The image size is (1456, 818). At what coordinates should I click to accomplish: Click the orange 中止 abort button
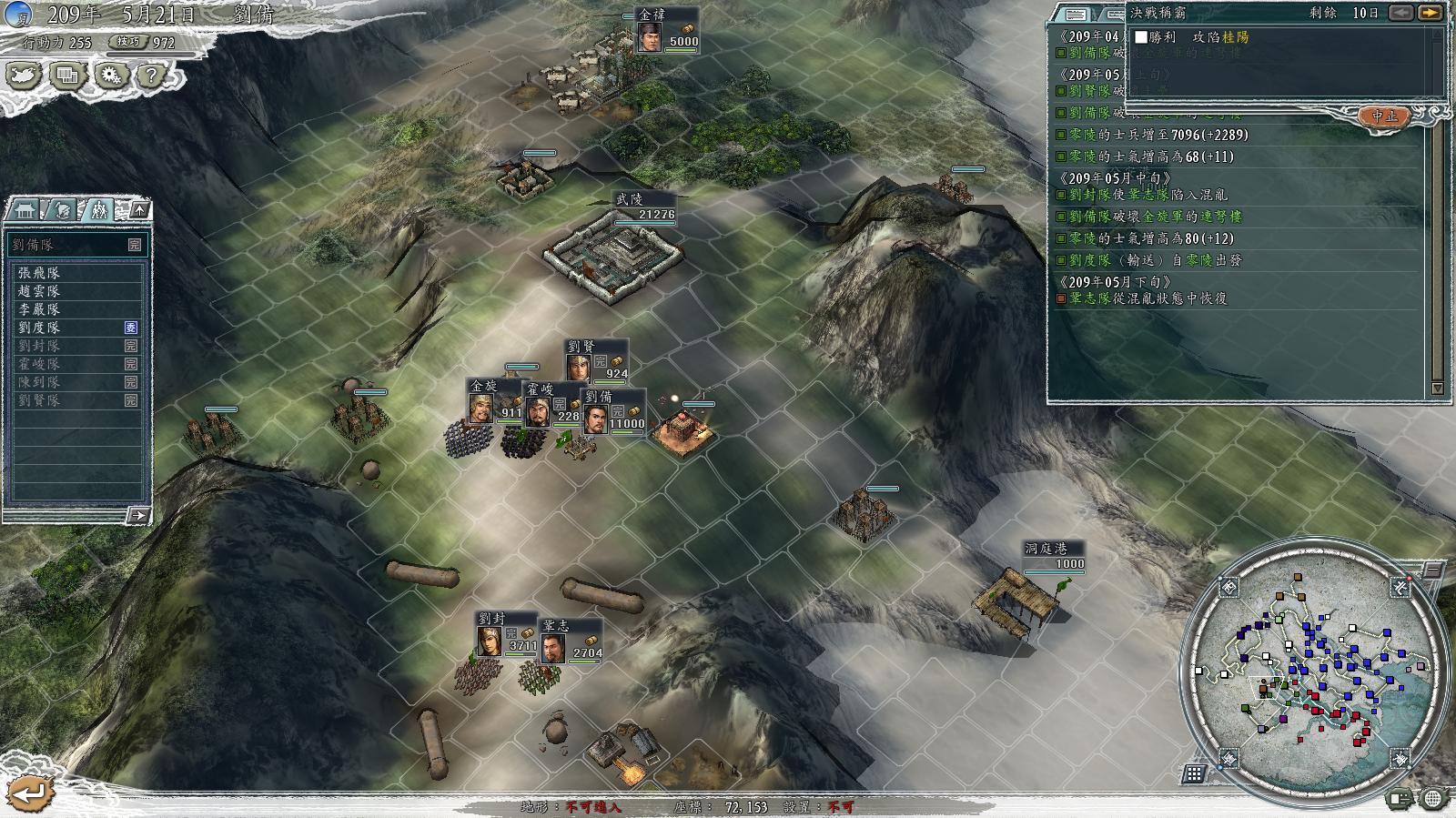(x=1384, y=116)
